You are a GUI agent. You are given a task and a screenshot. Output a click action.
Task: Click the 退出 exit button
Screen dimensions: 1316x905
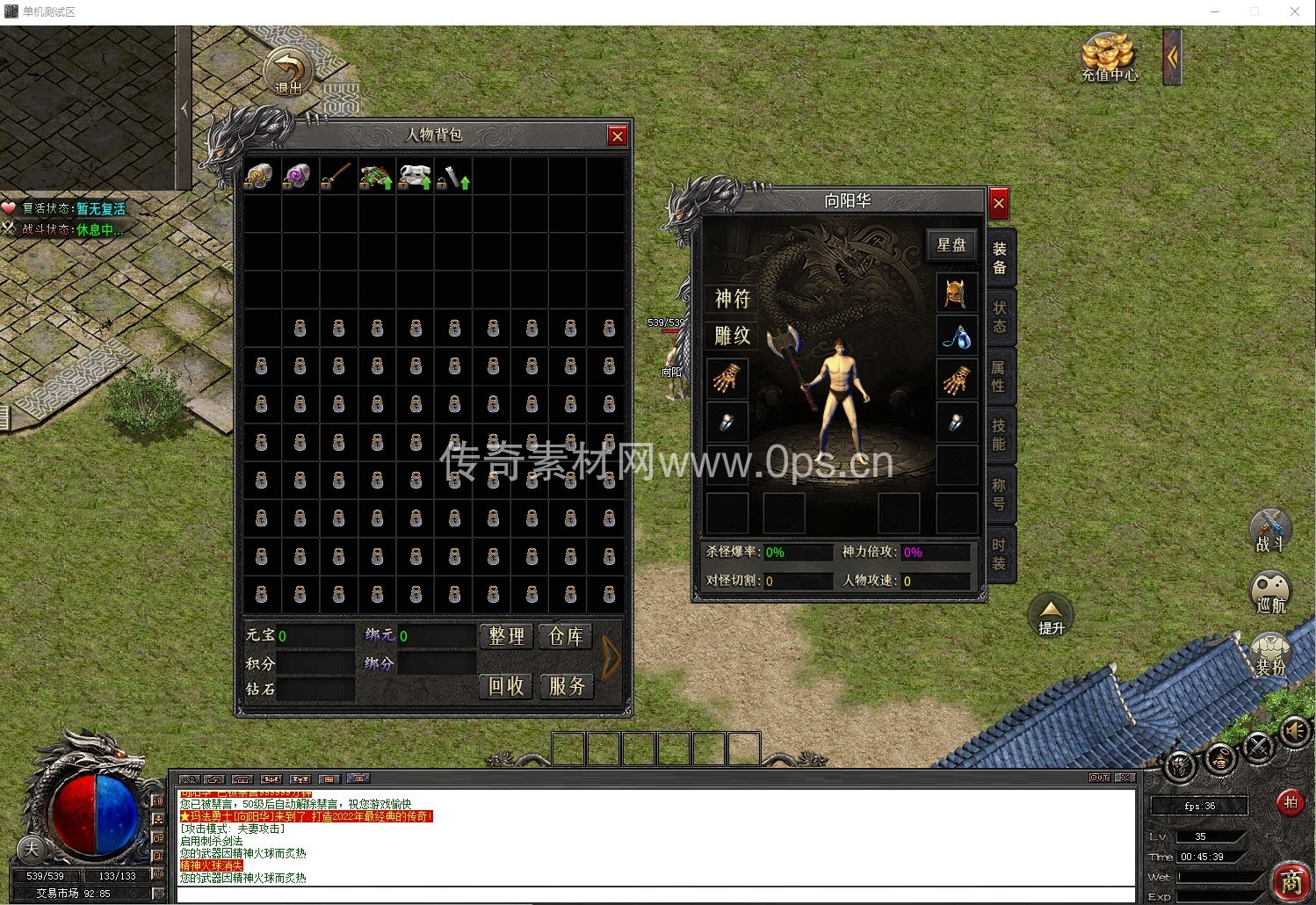[288, 72]
